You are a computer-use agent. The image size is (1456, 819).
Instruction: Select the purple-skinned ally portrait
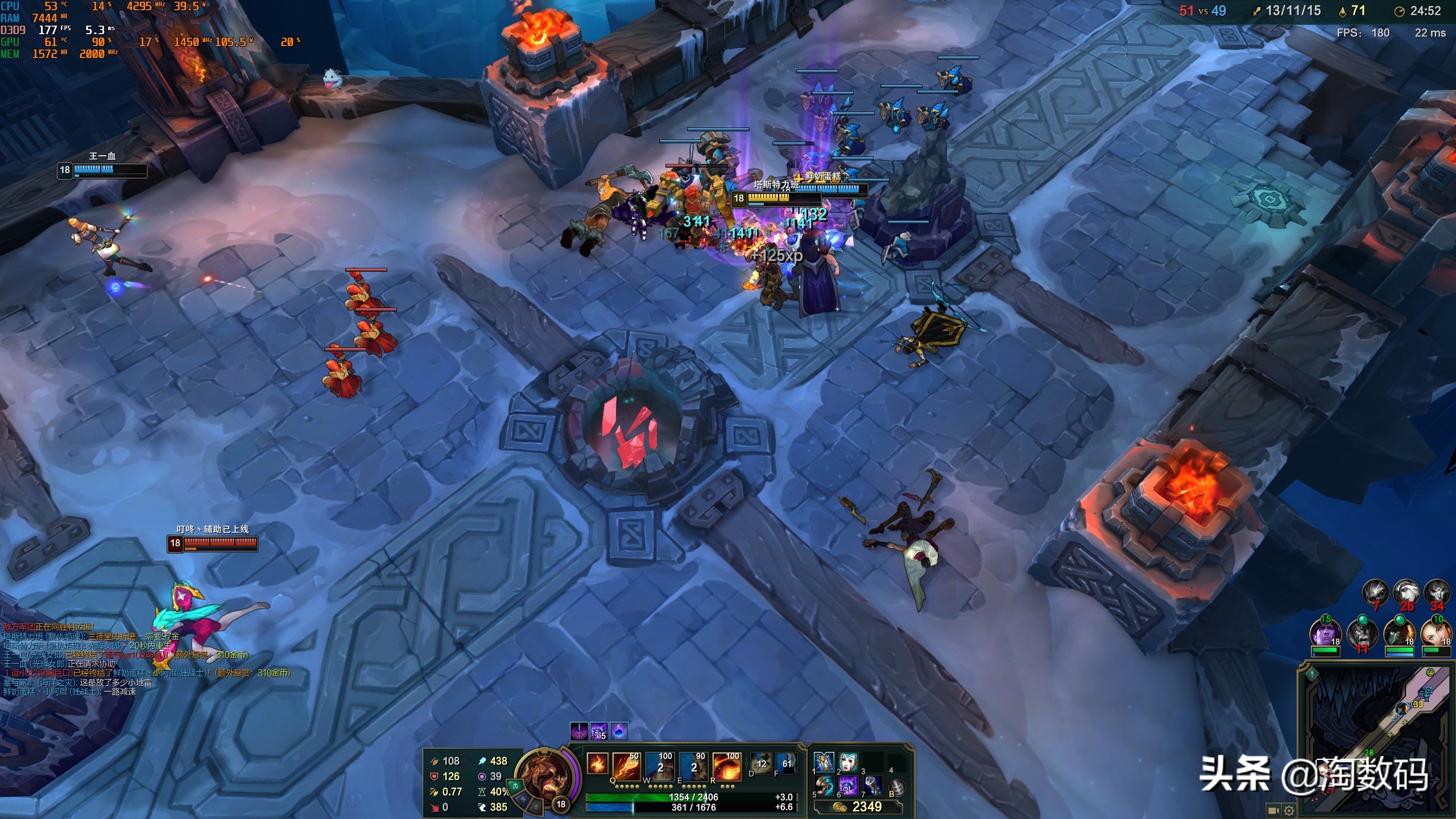coord(1325,633)
